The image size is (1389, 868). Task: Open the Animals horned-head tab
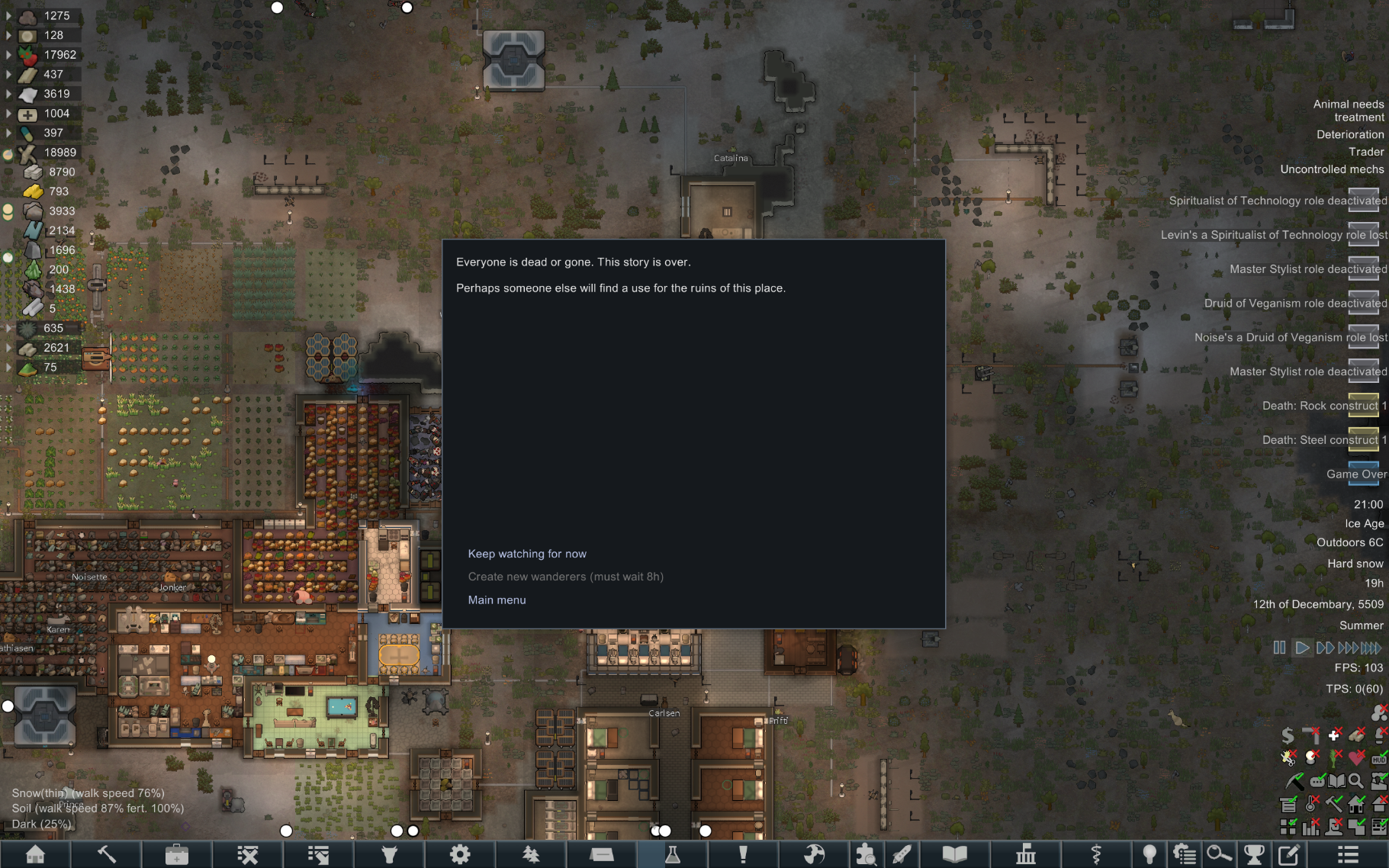tap(389, 854)
